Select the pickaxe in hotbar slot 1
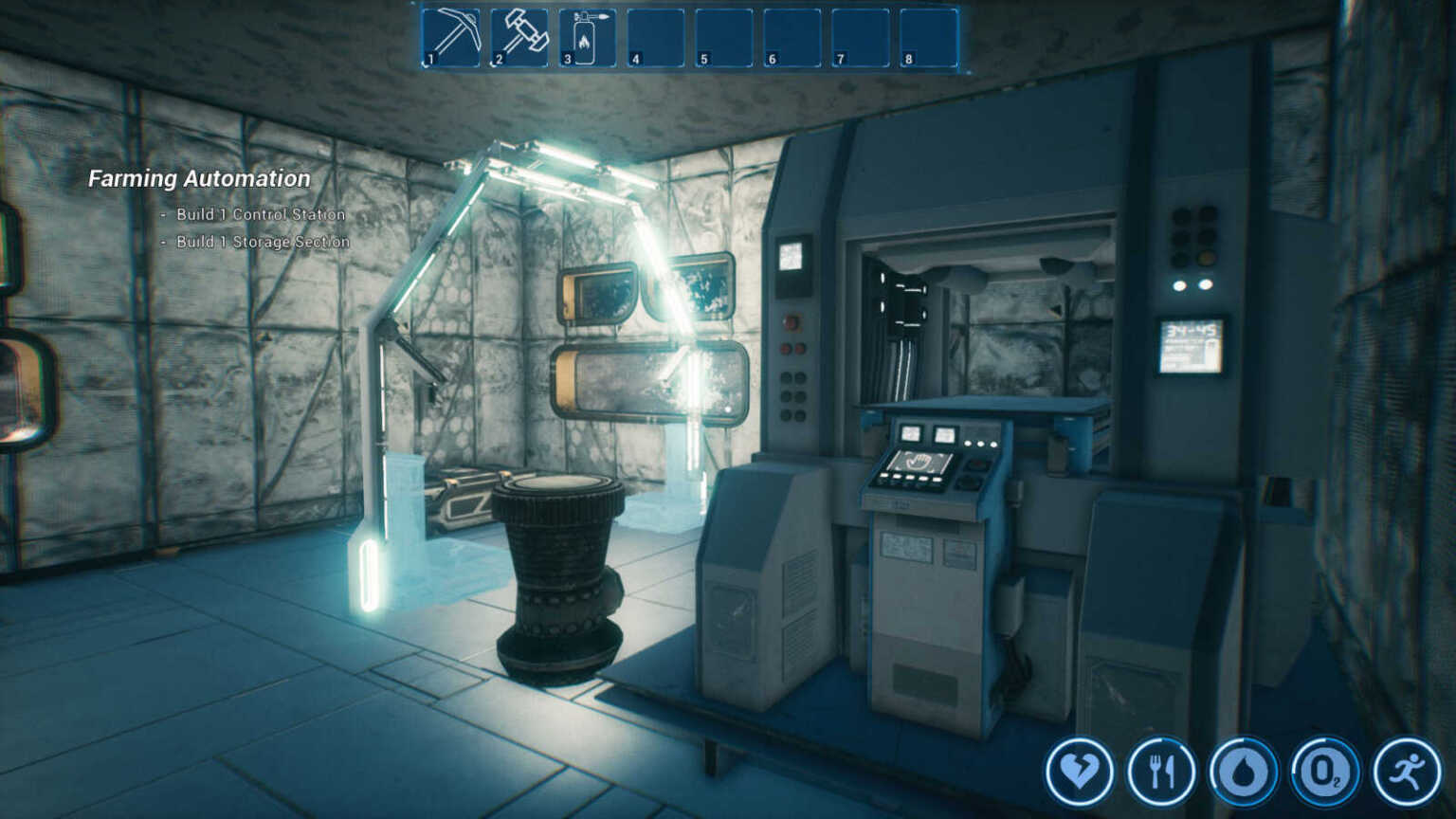The height and width of the screenshot is (819, 1456). tap(451, 36)
